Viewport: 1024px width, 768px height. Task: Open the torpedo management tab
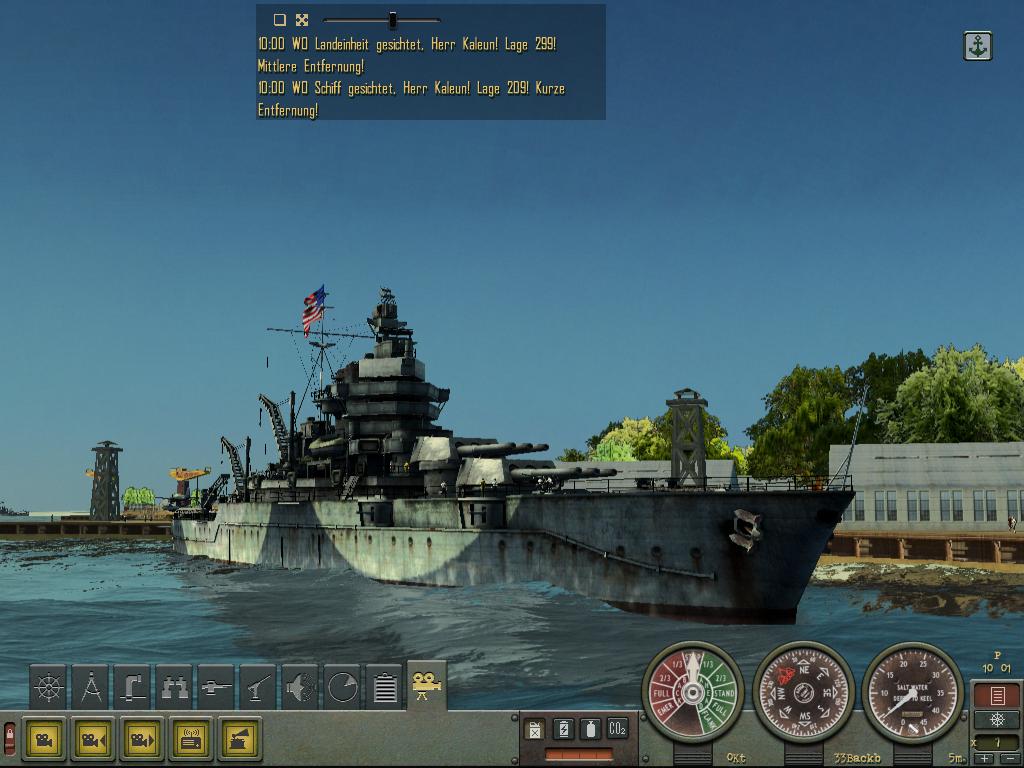click(300, 687)
